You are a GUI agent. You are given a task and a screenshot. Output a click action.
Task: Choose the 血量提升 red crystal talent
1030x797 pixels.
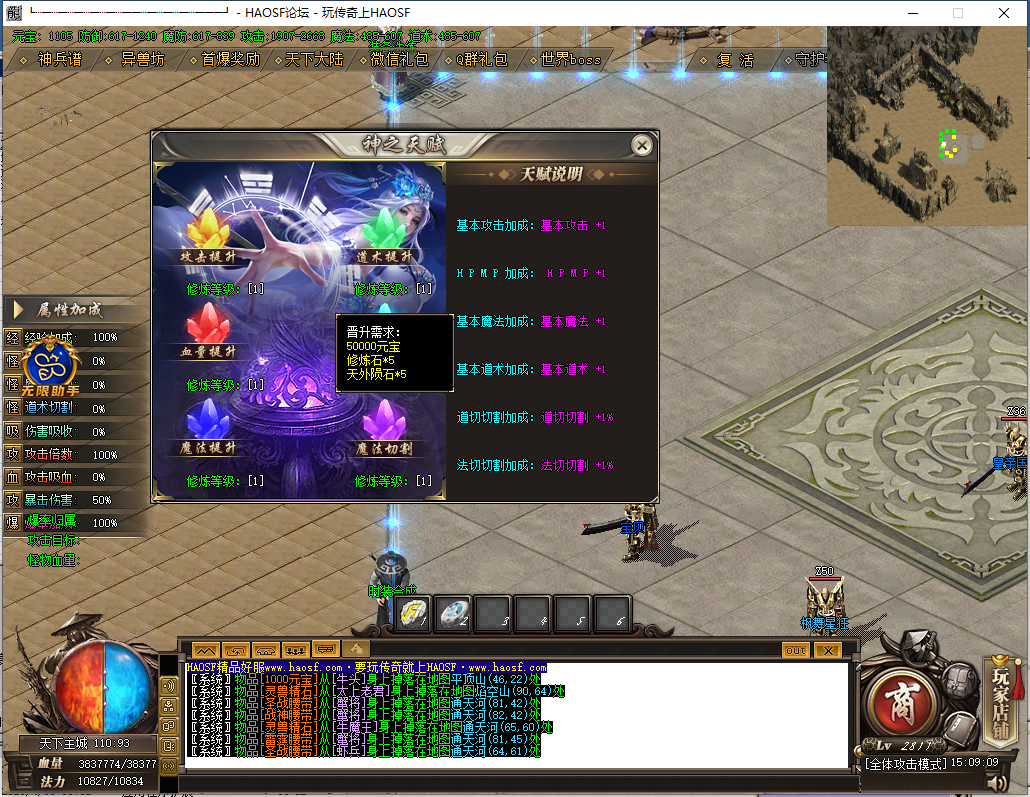pyautogui.click(x=208, y=330)
